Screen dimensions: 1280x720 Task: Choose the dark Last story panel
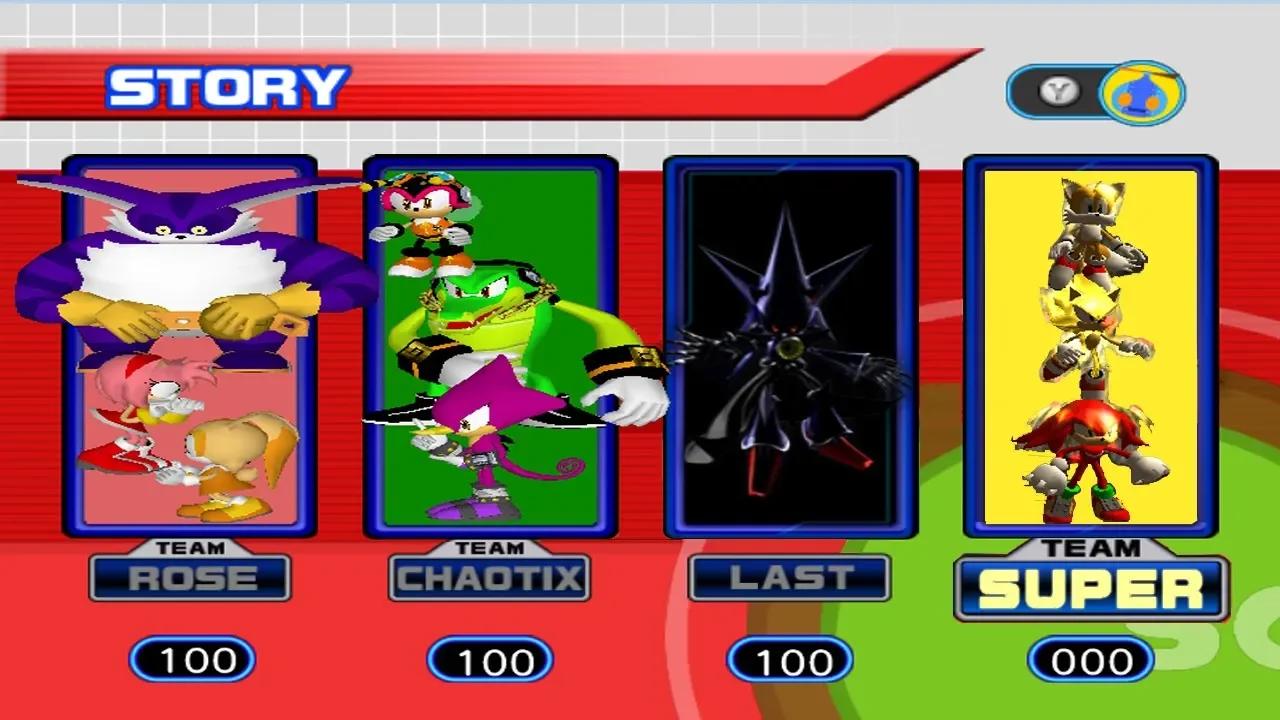tap(790, 345)
